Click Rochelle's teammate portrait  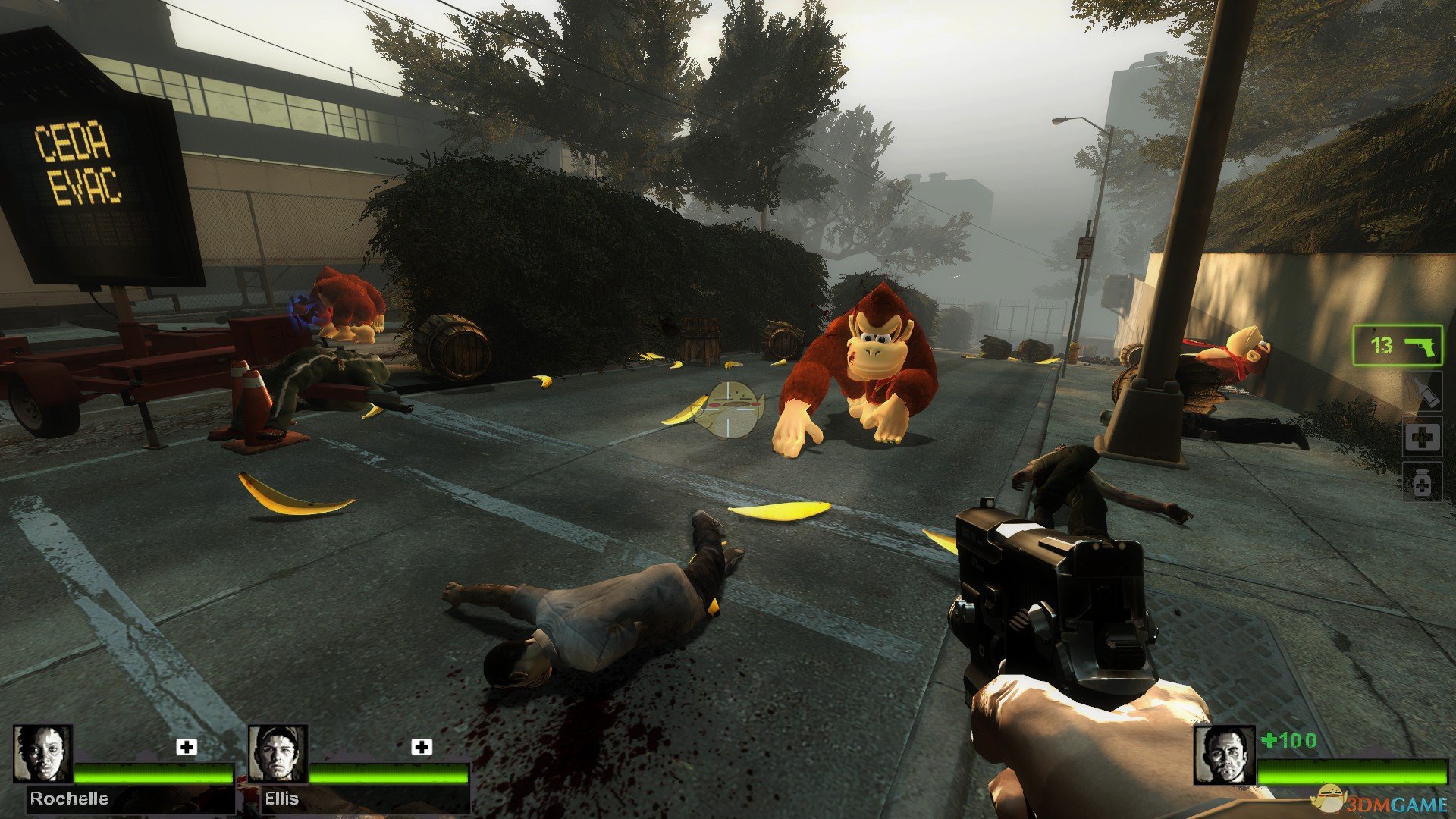43,754
